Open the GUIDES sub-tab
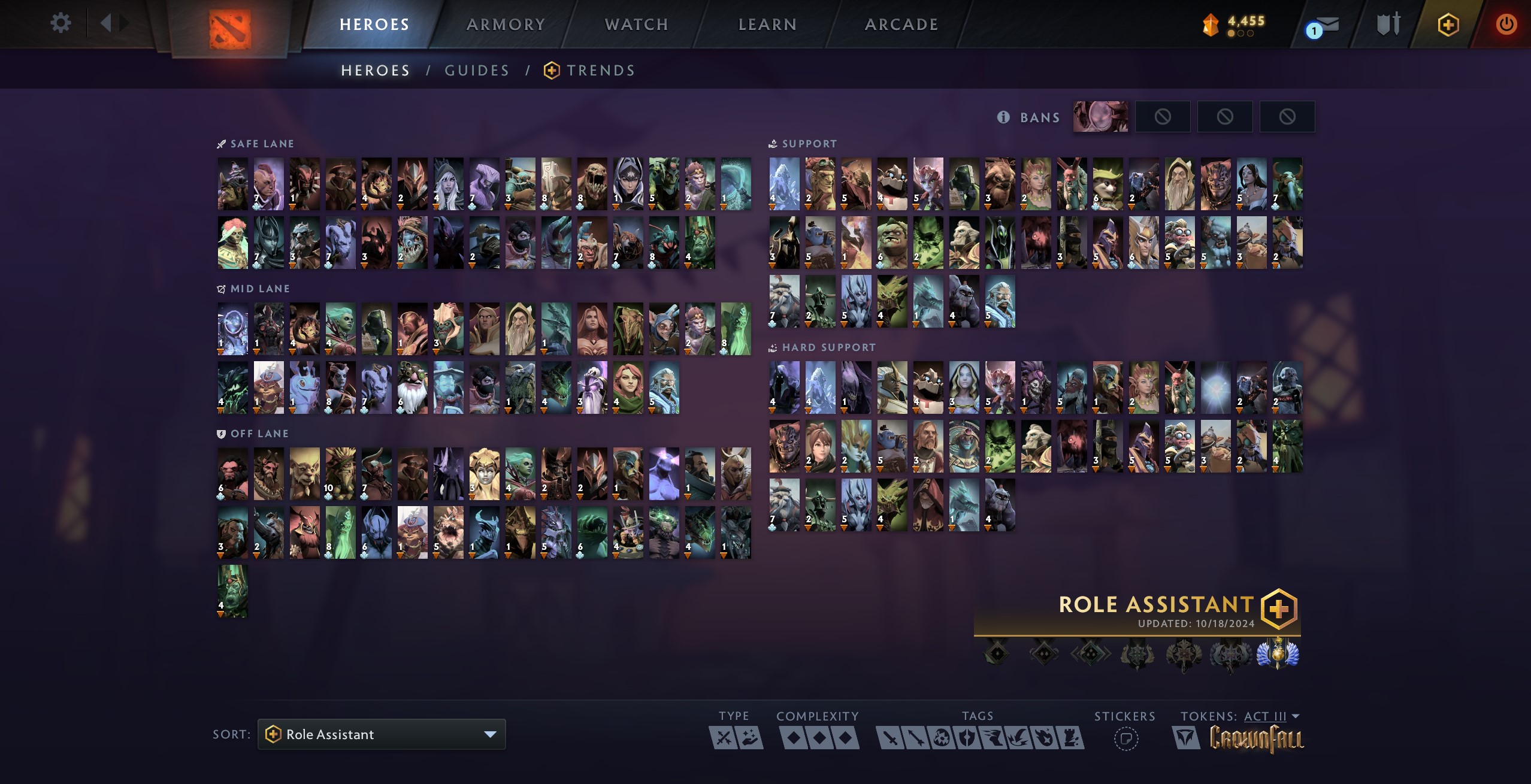The image size is (1531, 784). click(x=476, y=70)
